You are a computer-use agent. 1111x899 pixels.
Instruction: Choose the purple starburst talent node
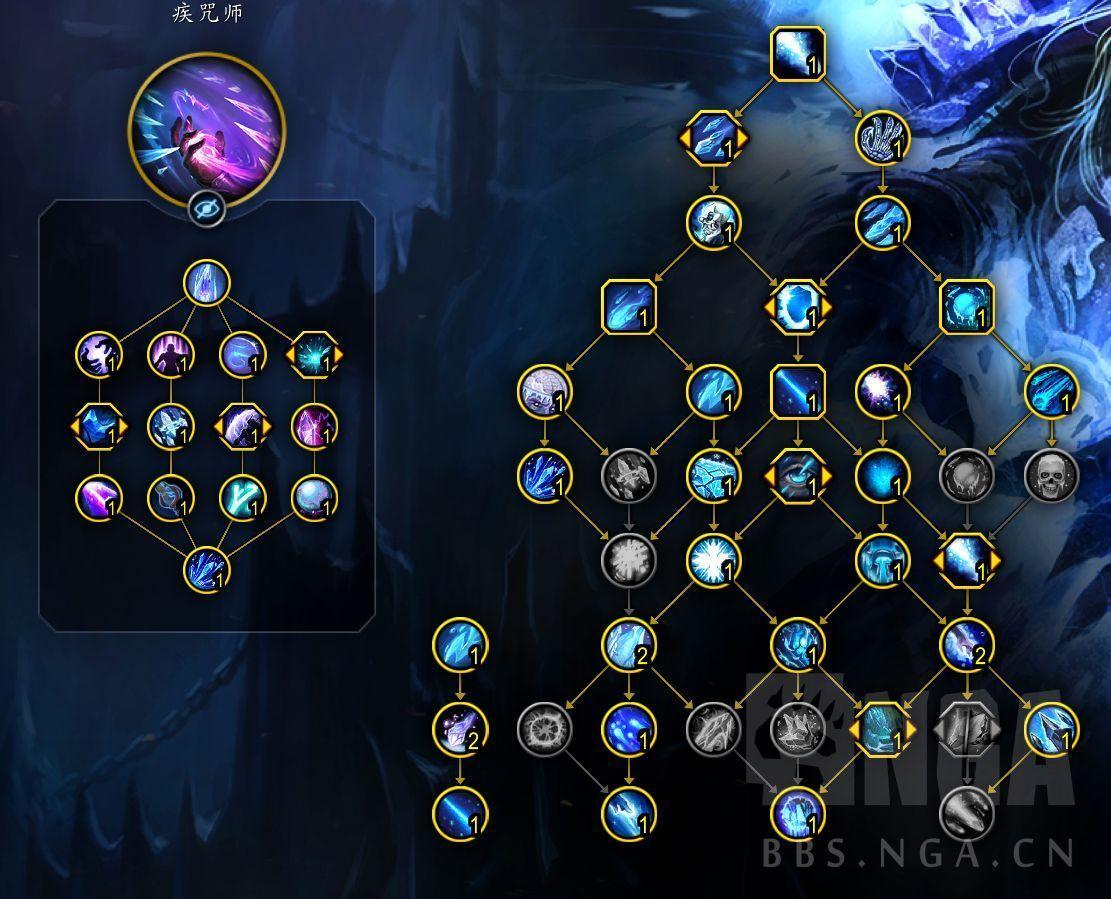(x=882, y=391)
